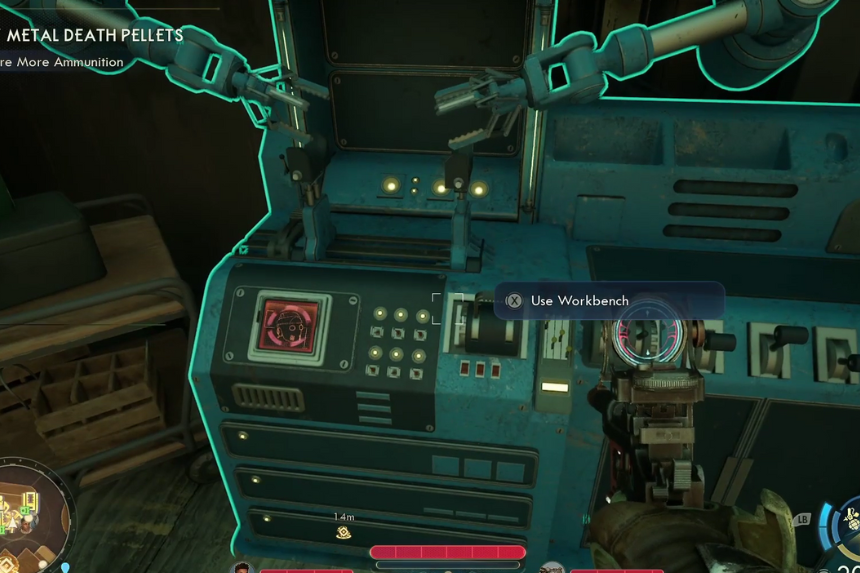Open the Metal Death Pellets quest tracker

[x=95, y=36]
